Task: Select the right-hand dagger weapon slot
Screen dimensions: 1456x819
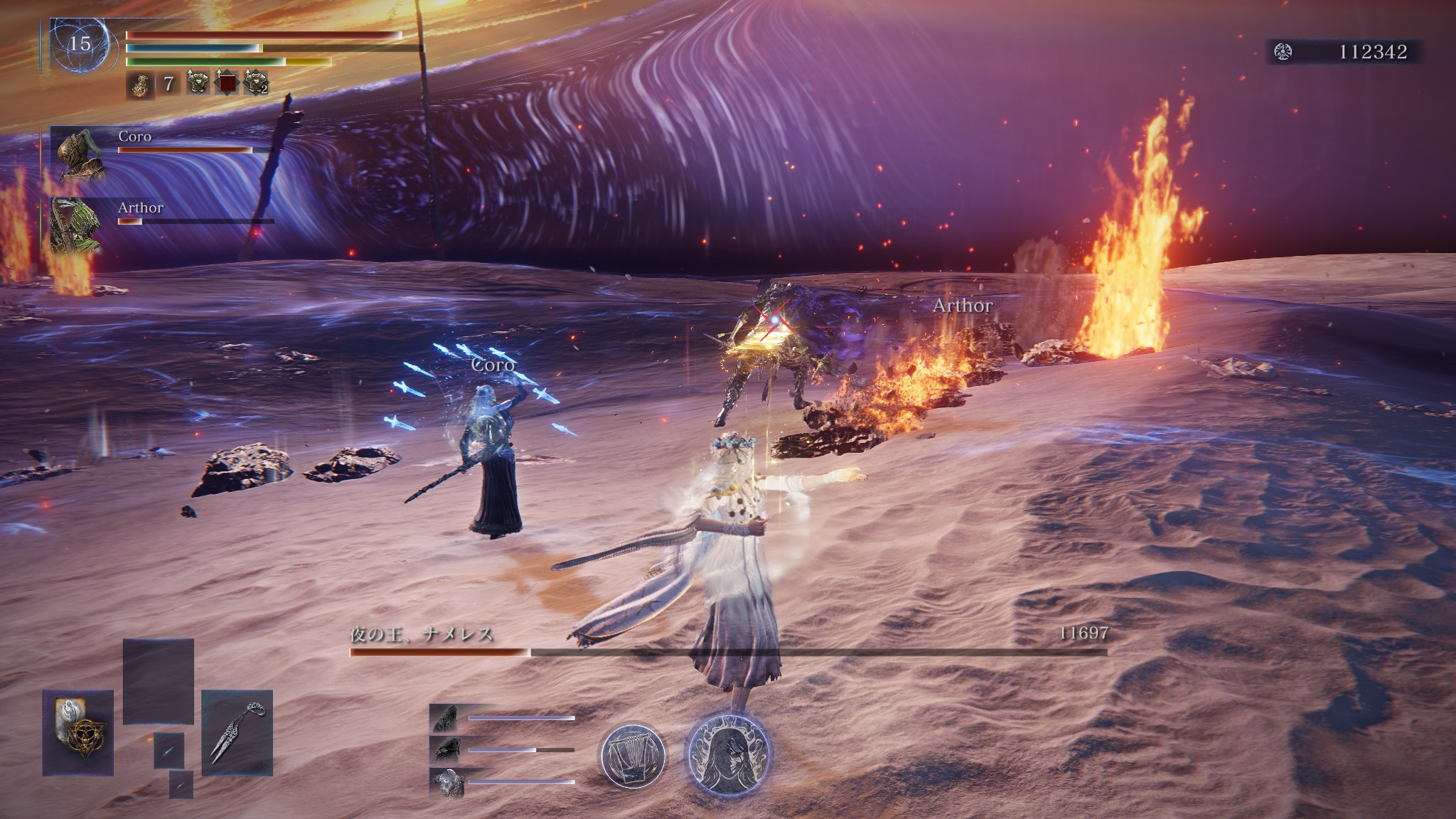Action: (x=237, y=732)
